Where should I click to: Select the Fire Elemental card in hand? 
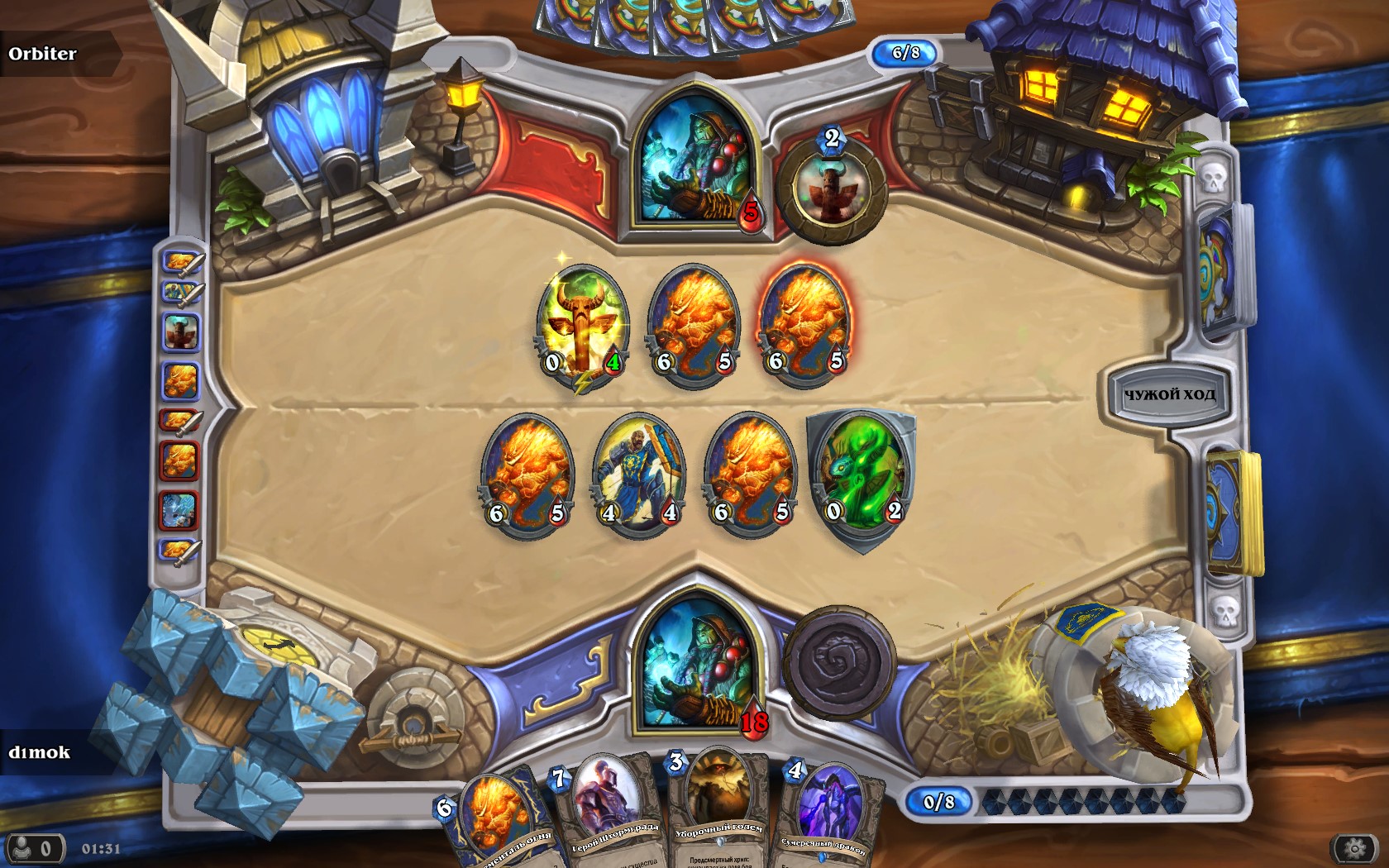(494, 818)
